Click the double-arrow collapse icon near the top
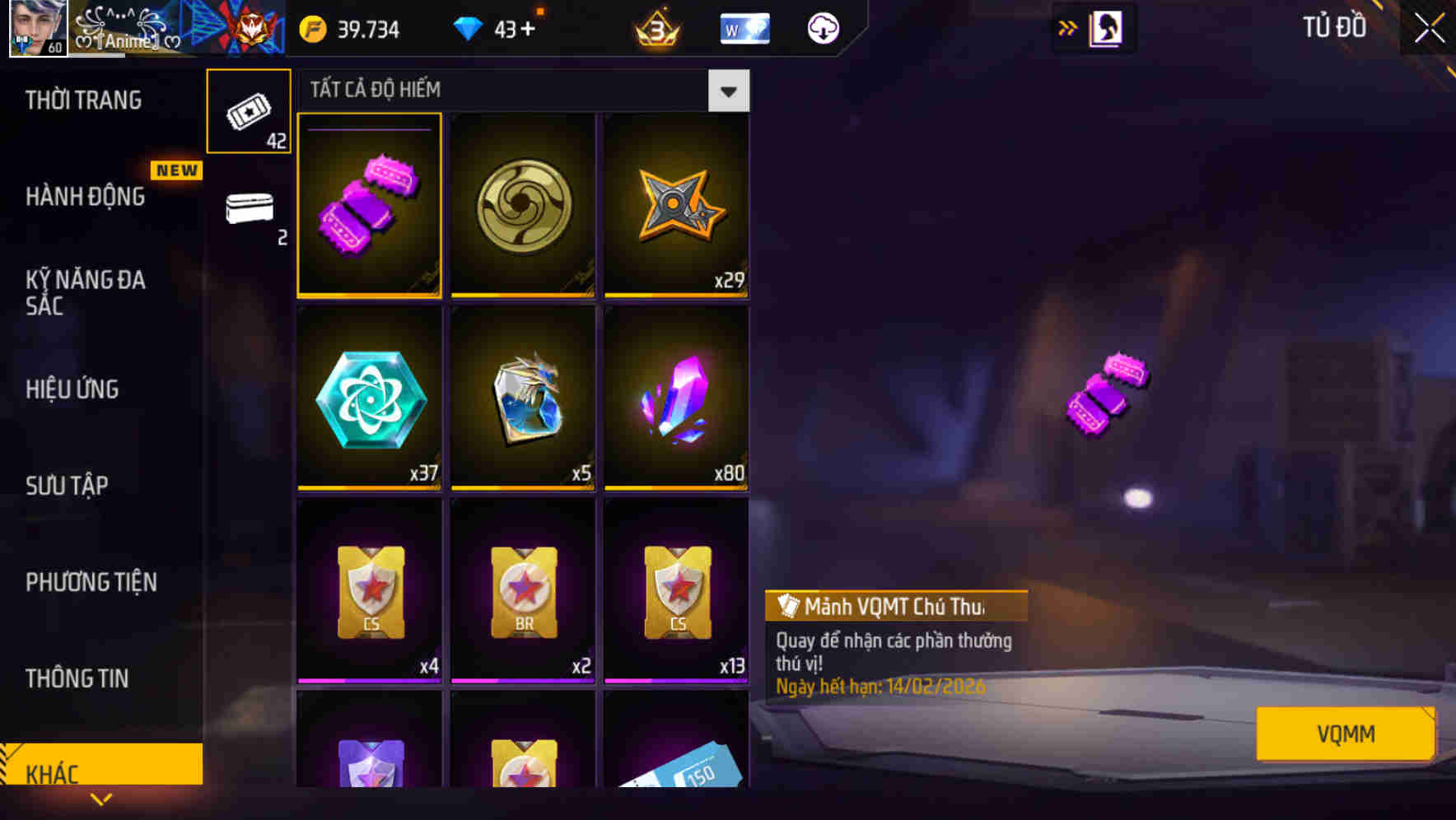Screen dimensions: 1456x820 1067,27
